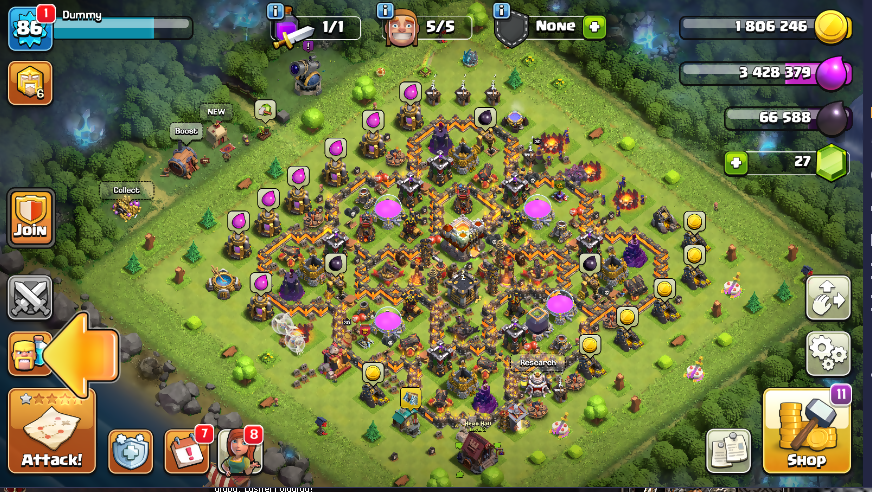Viewport: 872px width, 492px height.
Task: Show info for the builder counter
Action: pyautogui.click(x=384, y=11)
